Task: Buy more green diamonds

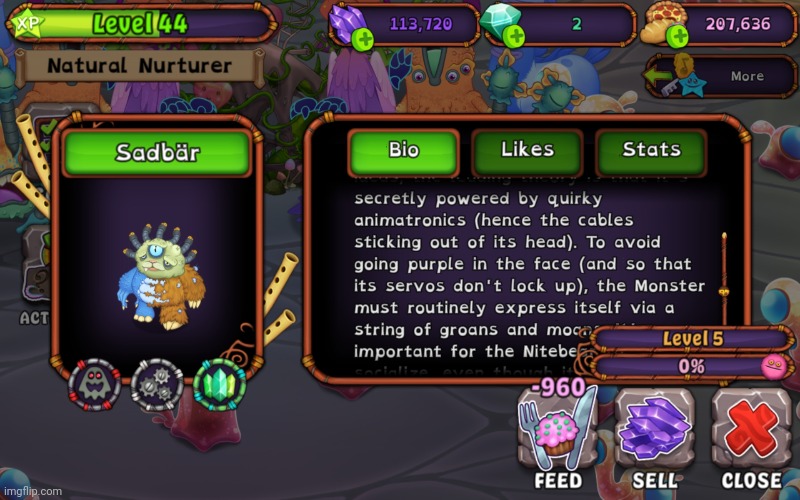Action: (514, 38)
